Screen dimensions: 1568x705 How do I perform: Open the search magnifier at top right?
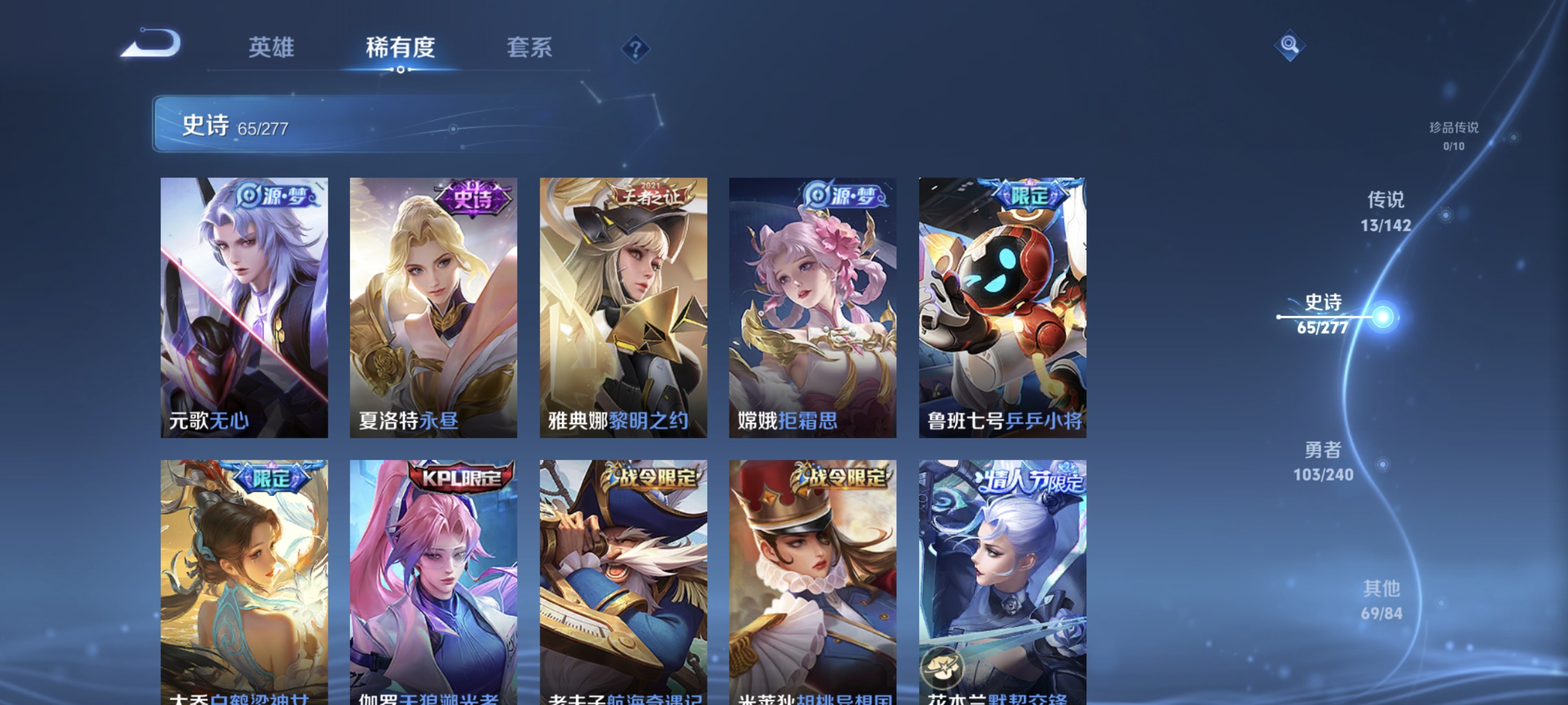click(x=1290, y=45)
